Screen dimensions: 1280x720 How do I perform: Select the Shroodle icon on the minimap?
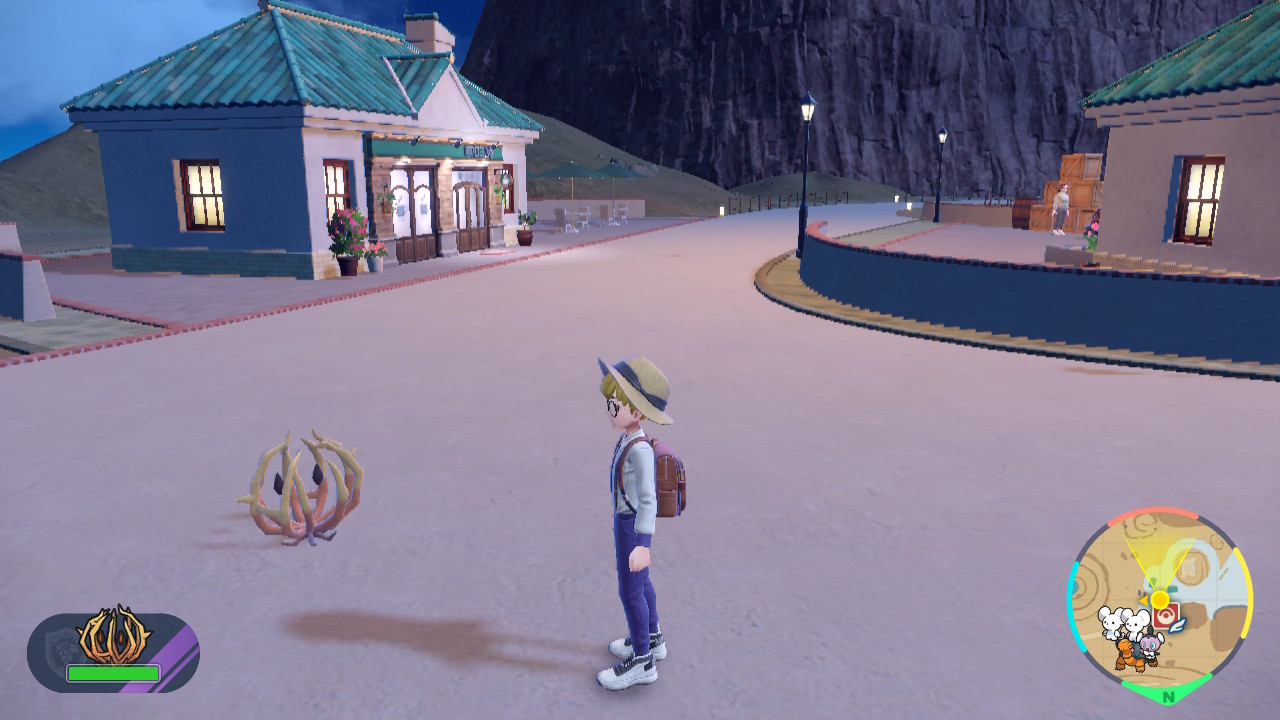[x=1150, y=645]
